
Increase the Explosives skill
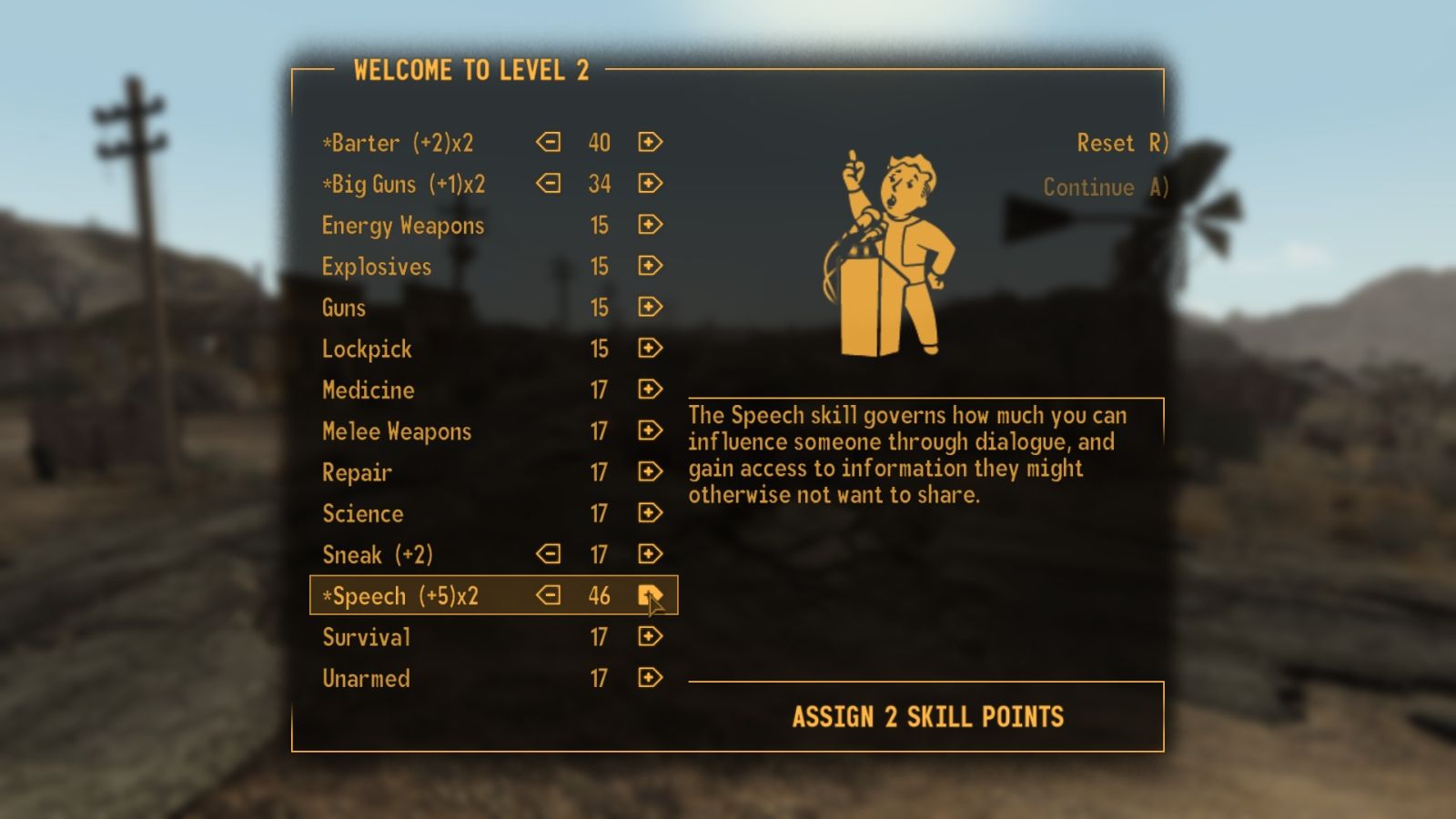(x=650, y=266)
